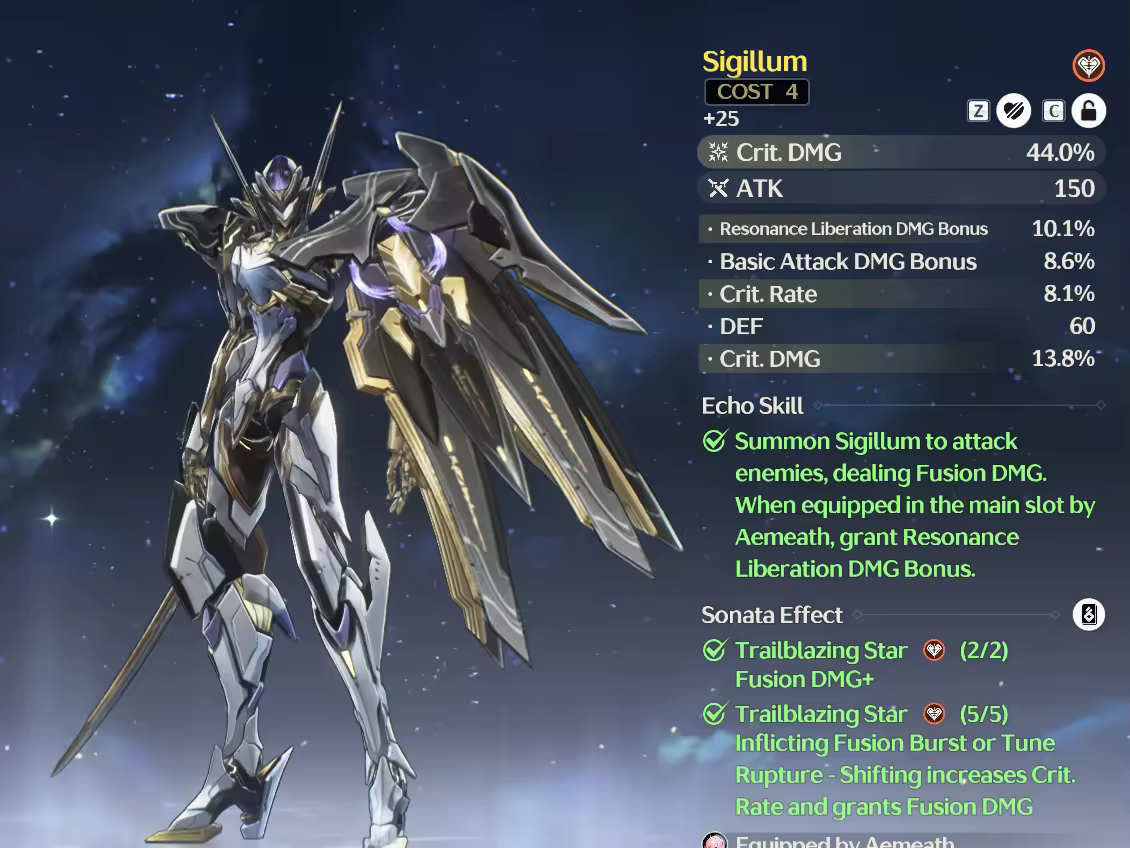Open the Sonata Effect details book icon
The width and height of the screenshot is (1130, 848).
[1088, 614]
